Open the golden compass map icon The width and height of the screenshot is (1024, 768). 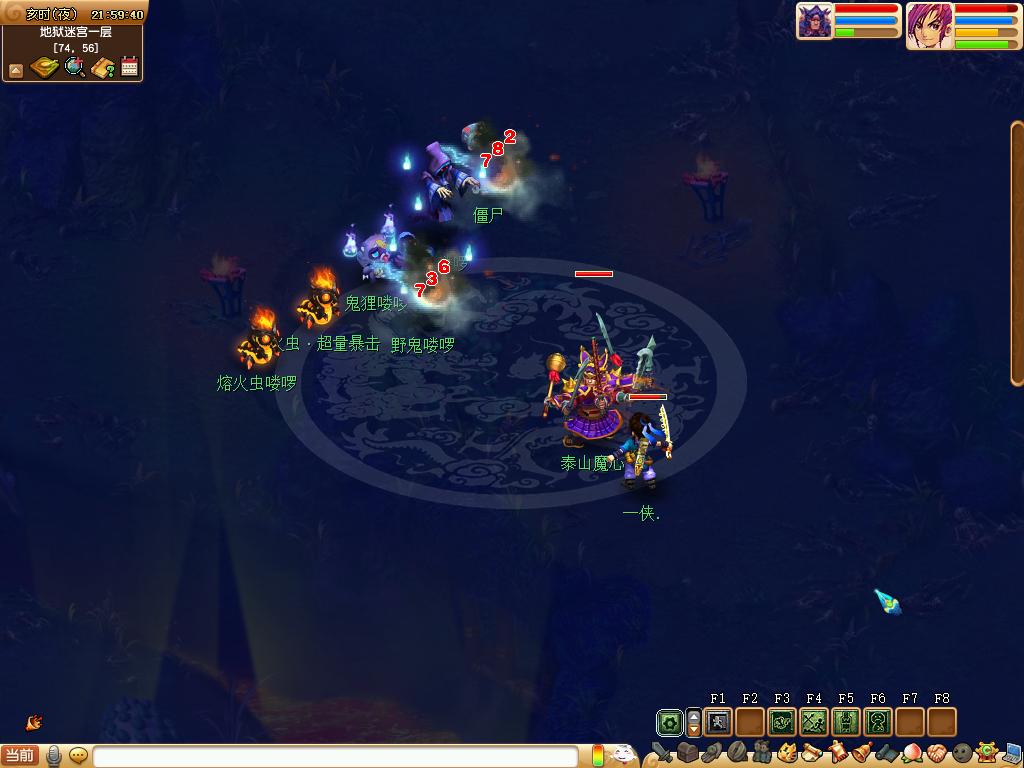44,68
